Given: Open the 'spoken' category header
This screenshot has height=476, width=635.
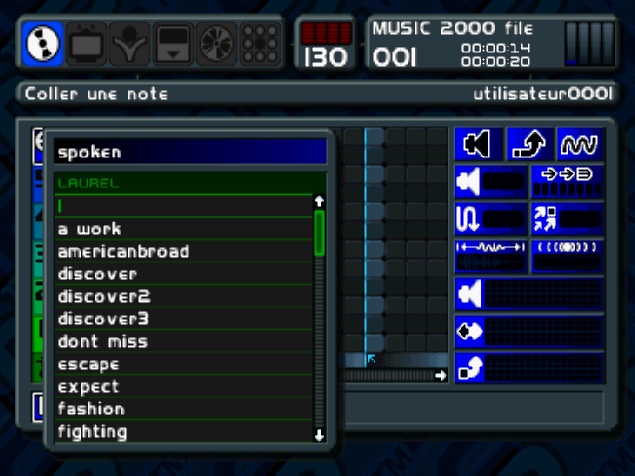Looking at the screenshot, I should (x=190, y=153).
